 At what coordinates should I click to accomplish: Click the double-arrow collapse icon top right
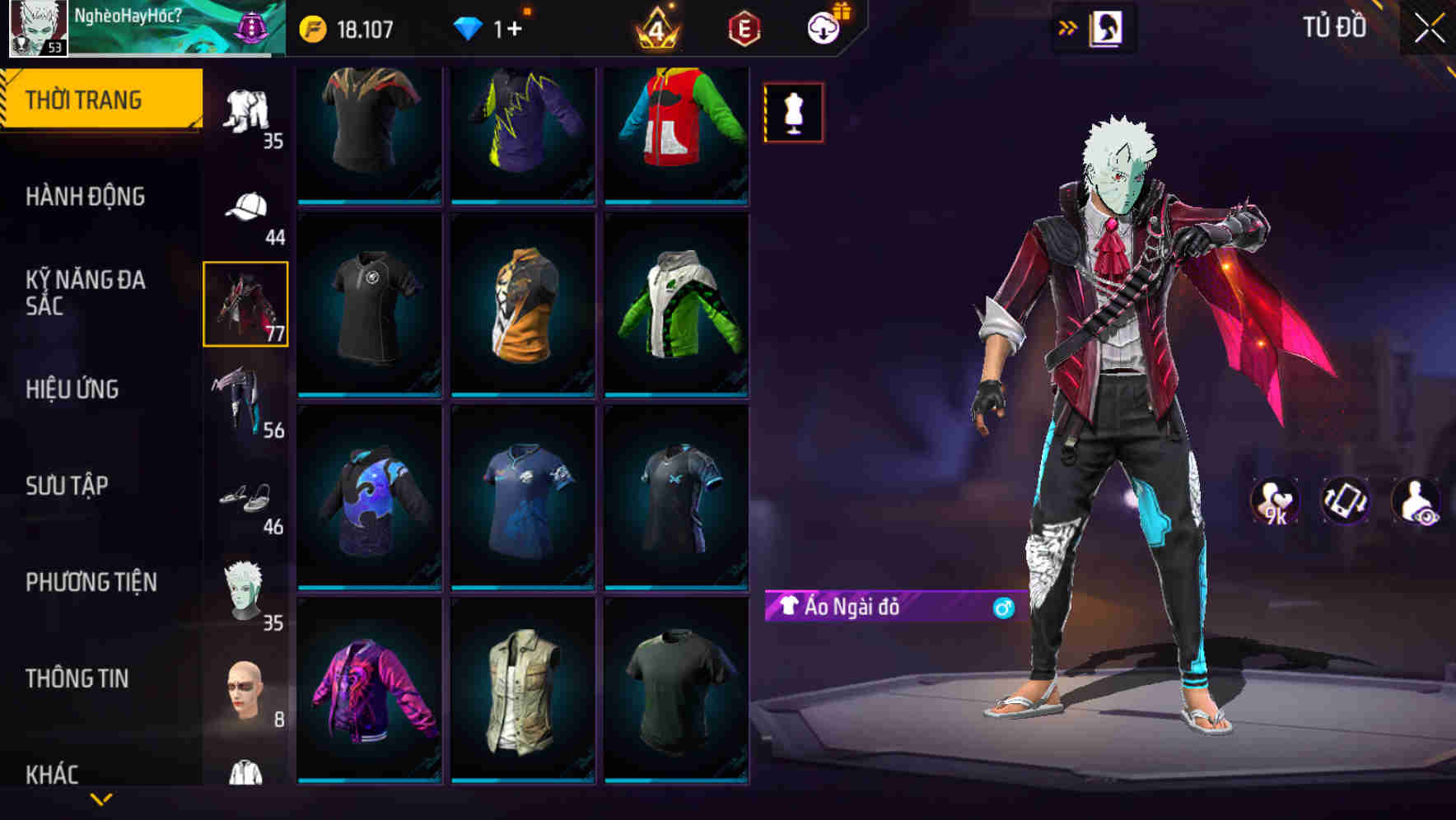(x=1068, y=26)
